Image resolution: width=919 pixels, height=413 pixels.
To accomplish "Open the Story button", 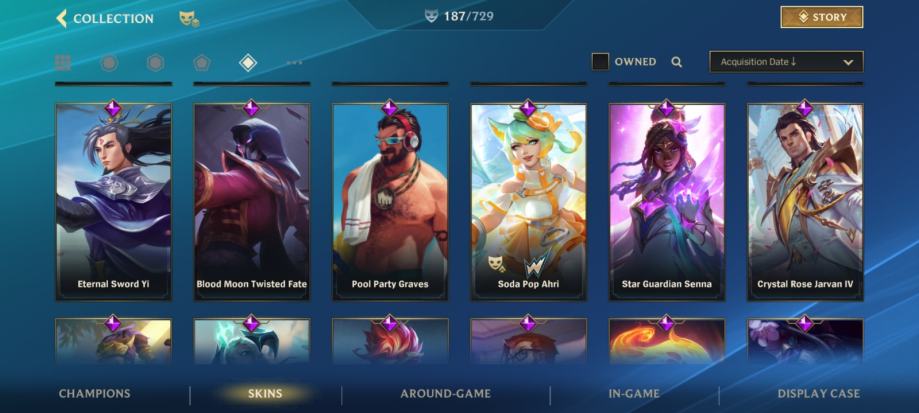I will (x=821, y=17).
